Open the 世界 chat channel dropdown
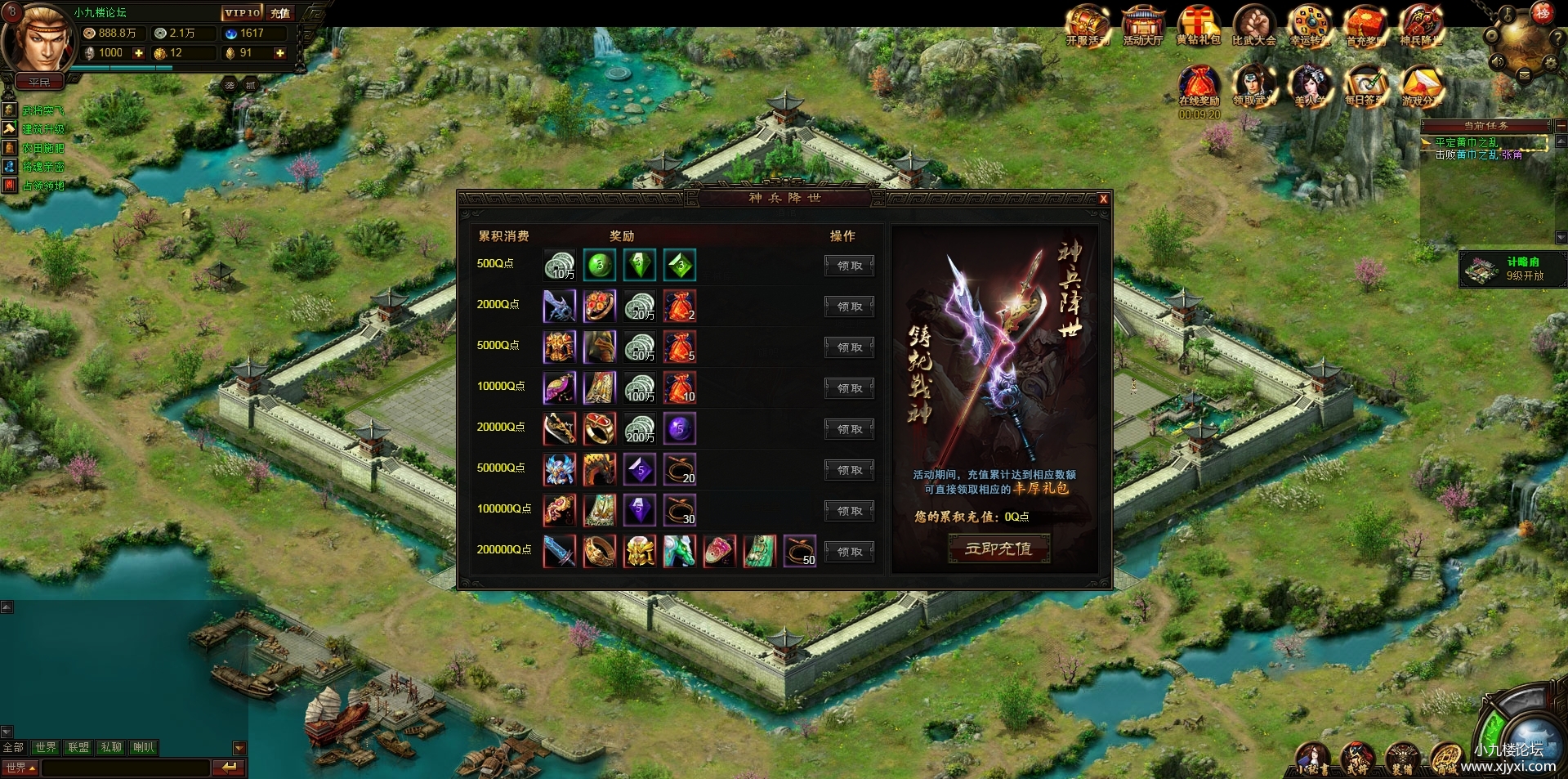The image size is (1568, 779). pos(20,768)
